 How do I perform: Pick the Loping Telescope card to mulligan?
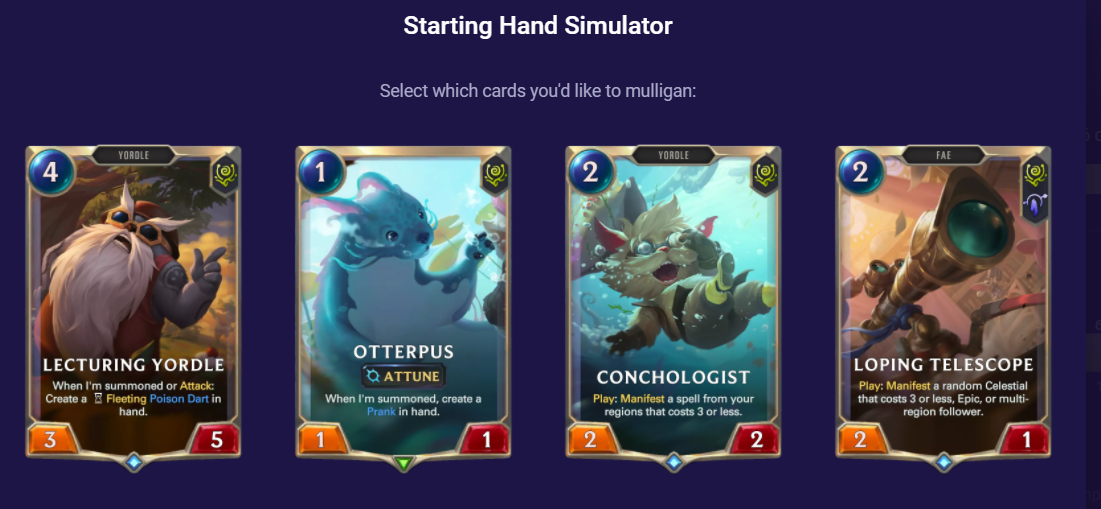click(x=943, y=300)
